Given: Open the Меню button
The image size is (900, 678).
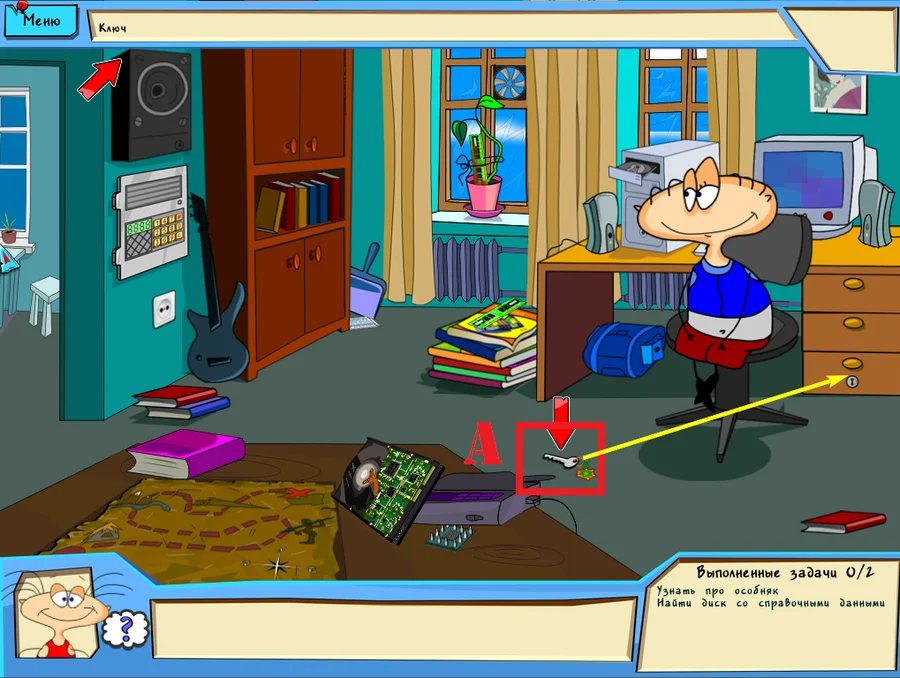Looking at the screenshot, I should click(x=41, y=19).
